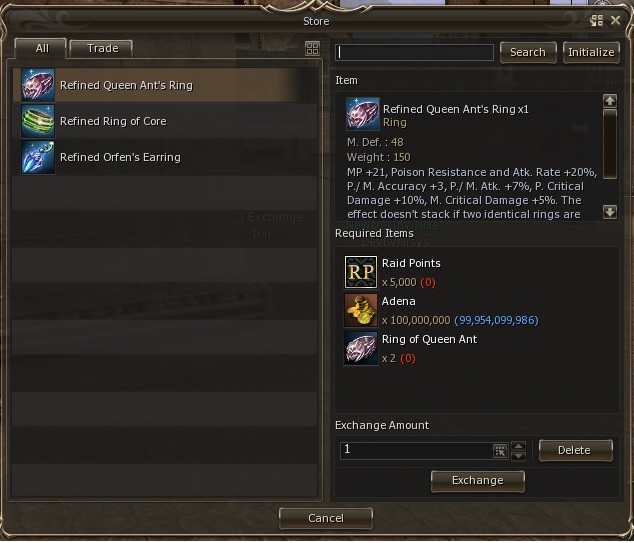Cancel and leave the Store
The image size is (634, 543).
[x=326, y=518]
